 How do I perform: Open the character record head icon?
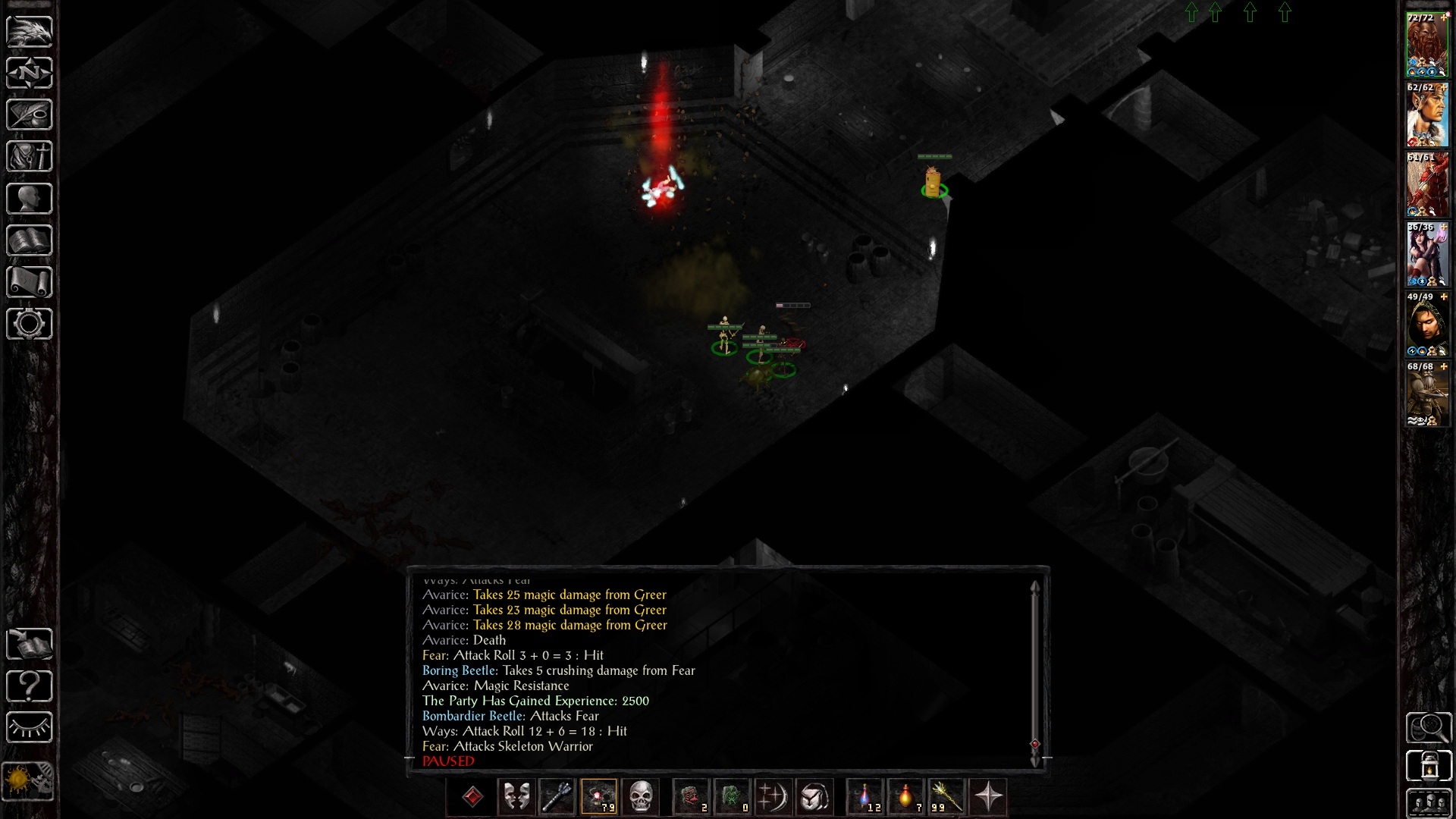coord(30,199)
